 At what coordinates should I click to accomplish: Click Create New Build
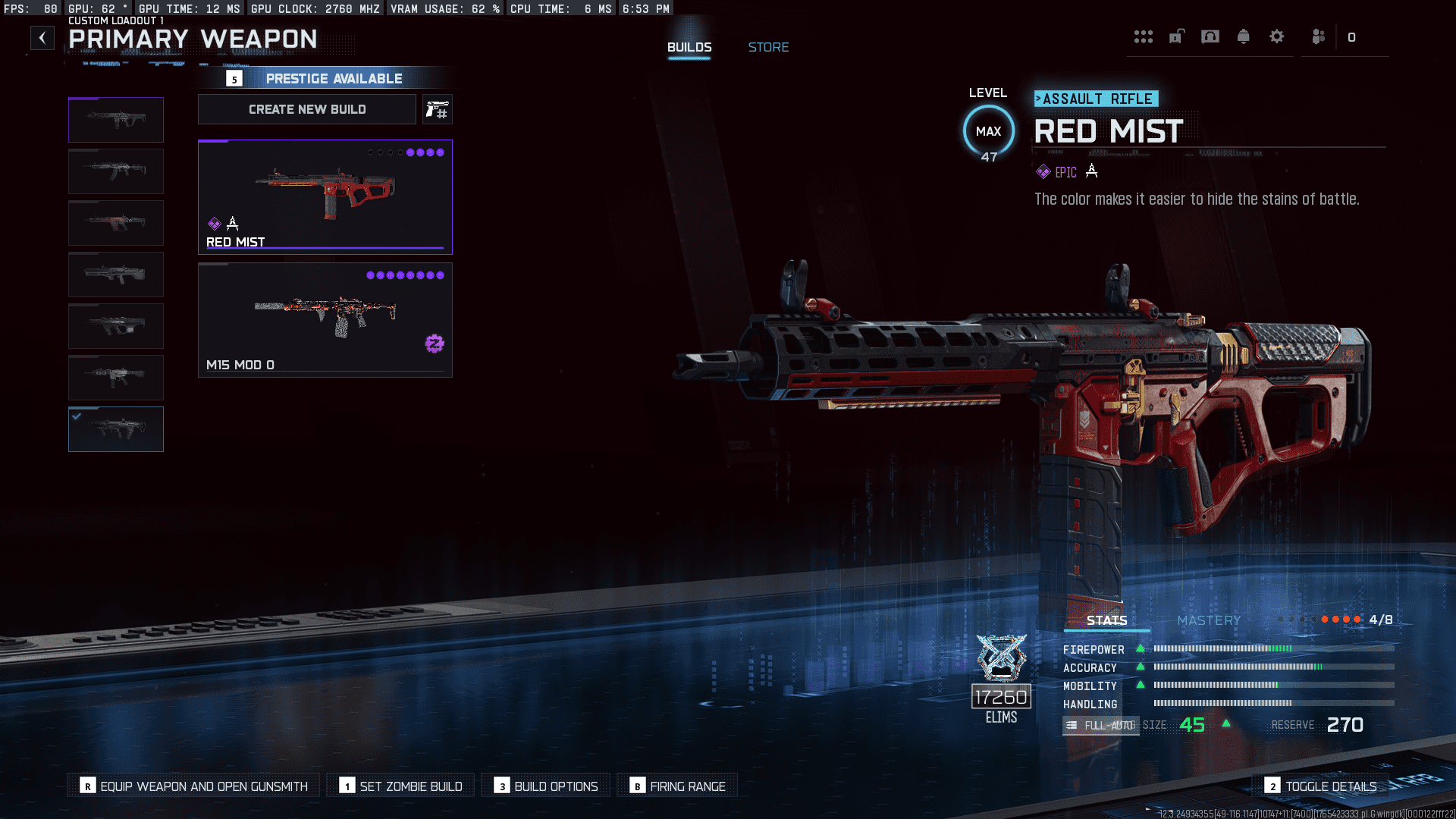307,109
